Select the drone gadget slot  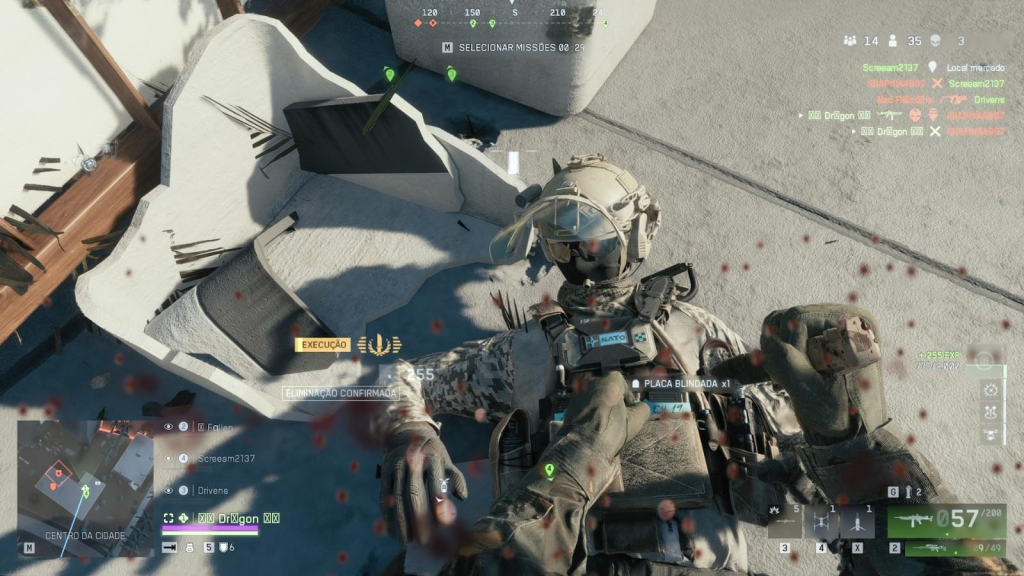pyautogui.click(x=821, y=521)
